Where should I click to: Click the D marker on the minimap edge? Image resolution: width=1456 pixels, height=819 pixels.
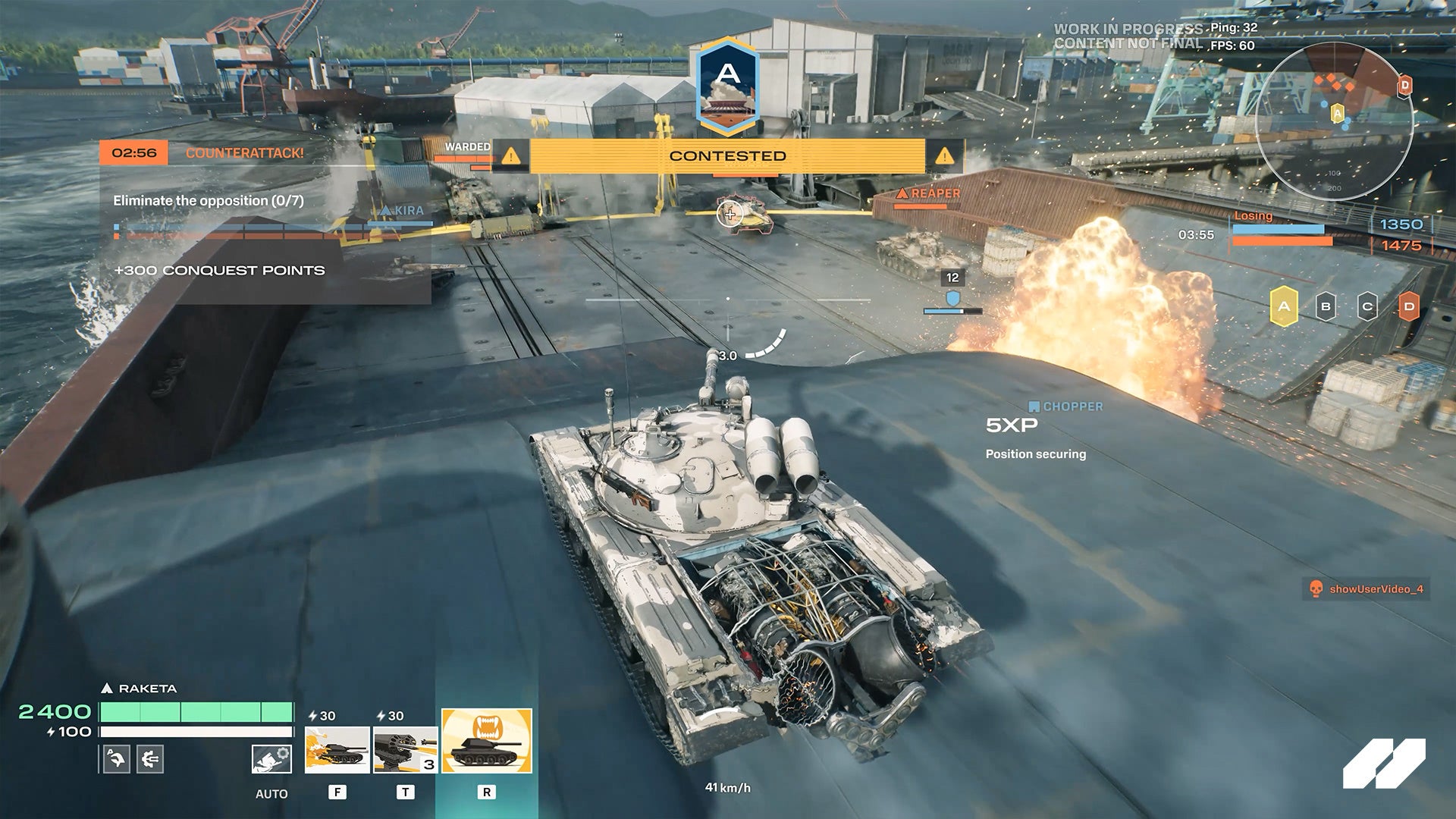tap(1404, 86)
